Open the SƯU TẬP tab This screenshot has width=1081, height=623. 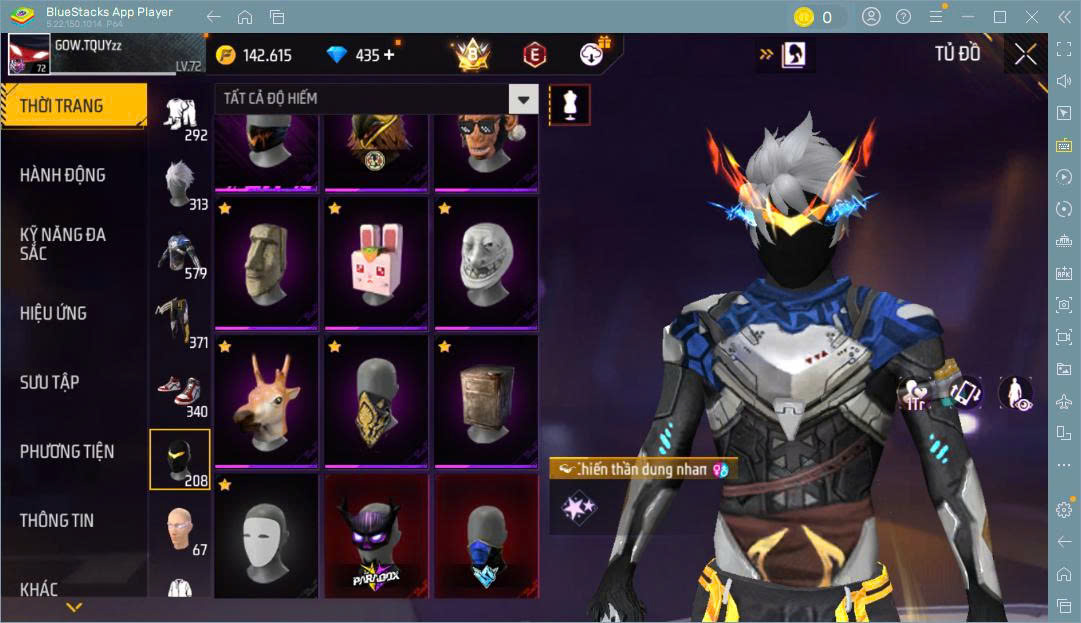pos(50,382)
